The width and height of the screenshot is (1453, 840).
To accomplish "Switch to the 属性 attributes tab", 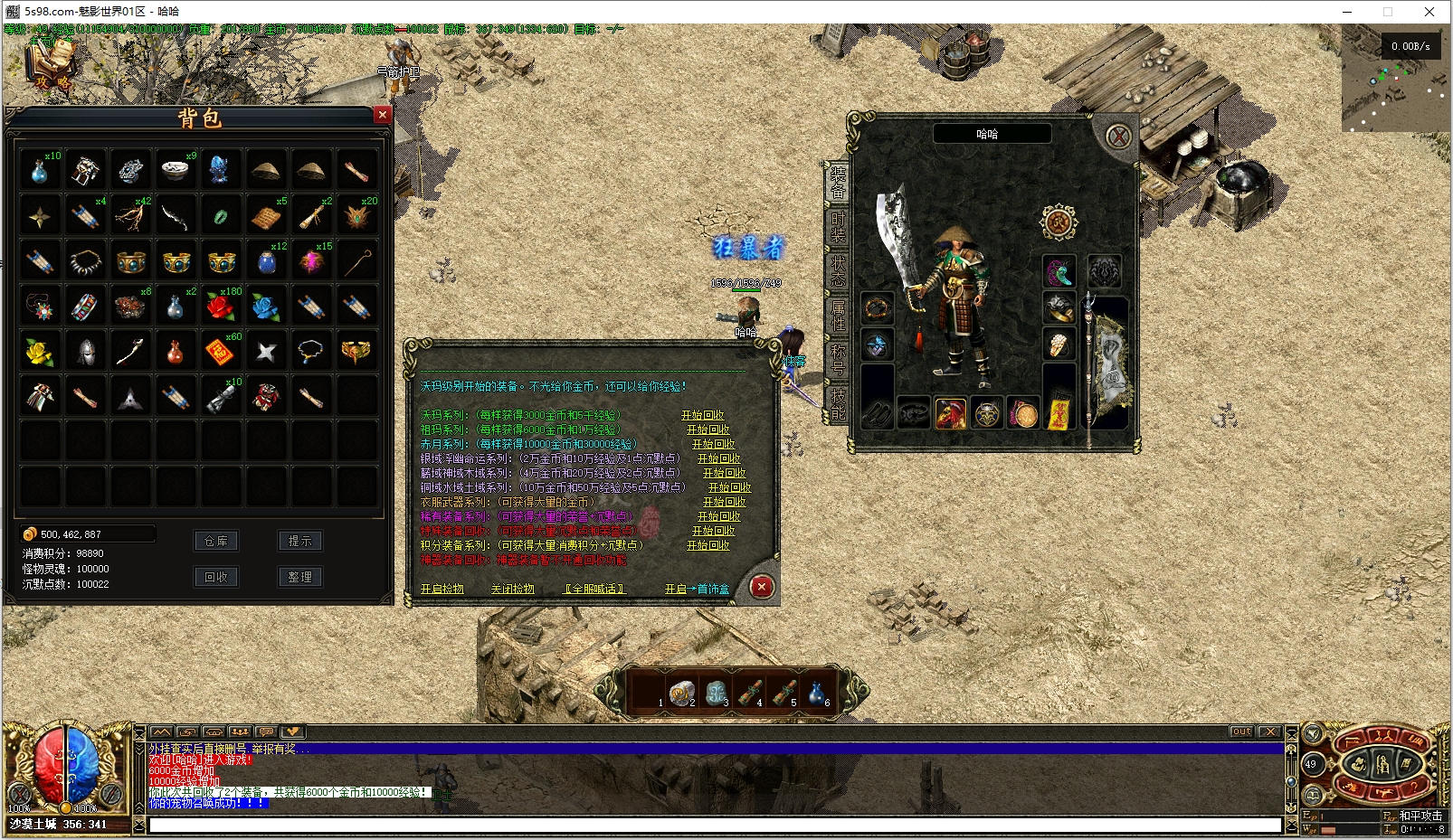I will 838,315.
